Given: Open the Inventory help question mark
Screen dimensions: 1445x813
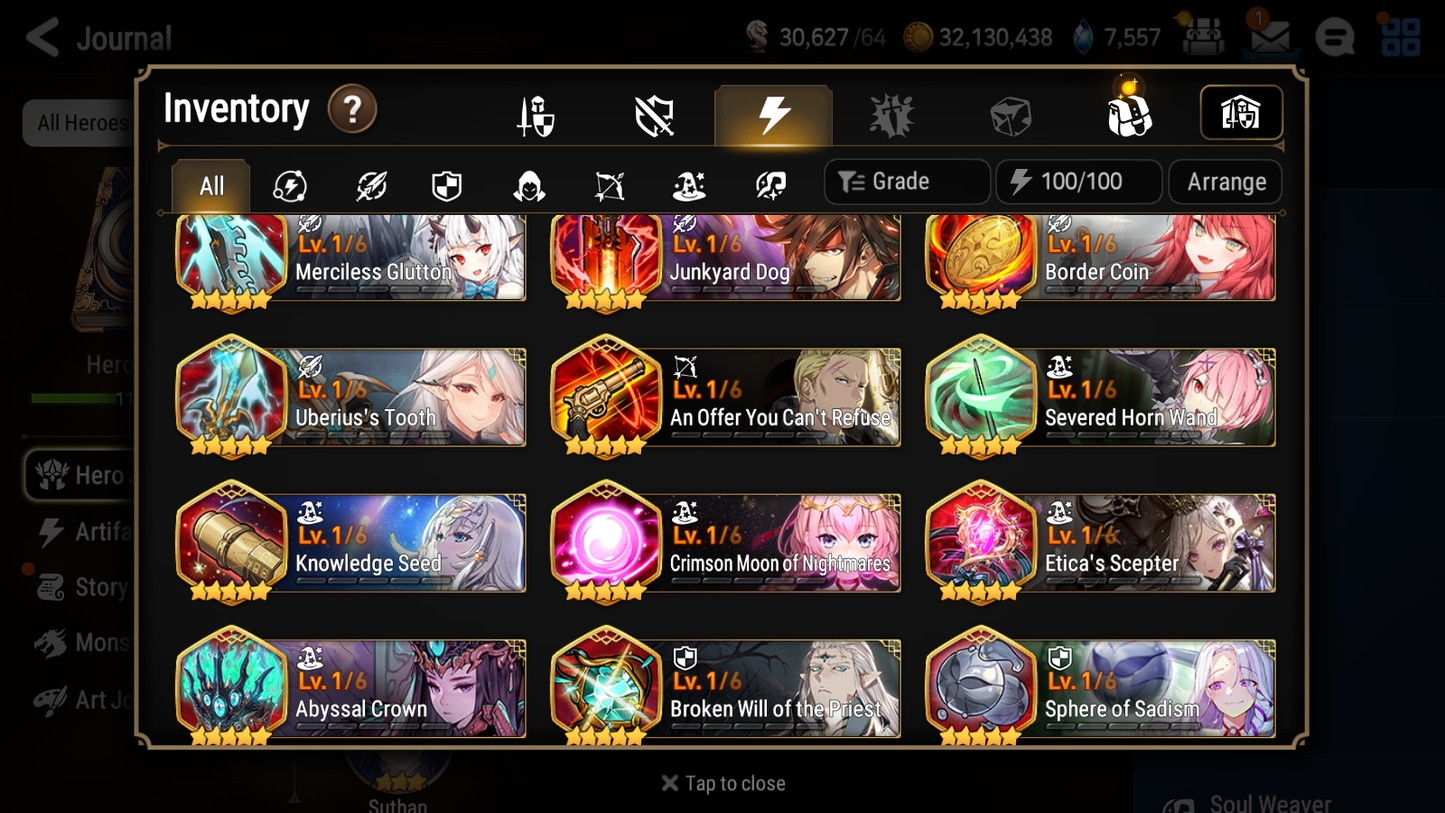Looking at the screenshot, I should [x=352, y=110].
